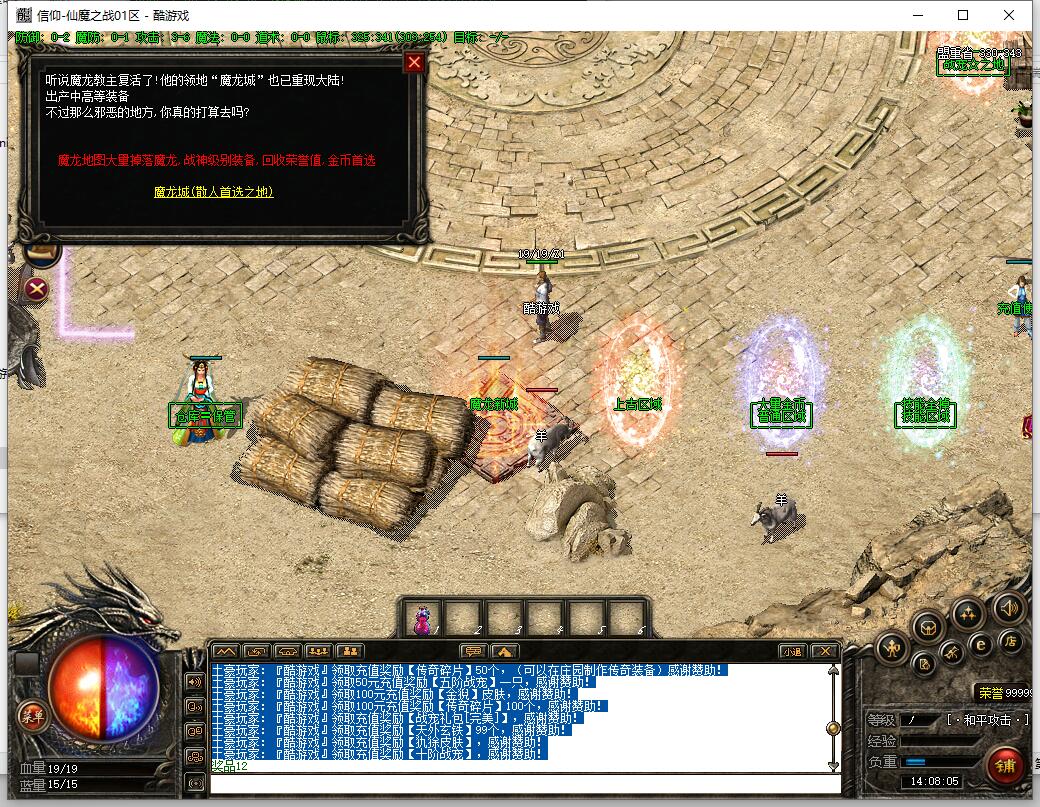Click the 小退 logout button
Image resolution: width=1040 pixels, height=807 pixels.
[792, 651]
